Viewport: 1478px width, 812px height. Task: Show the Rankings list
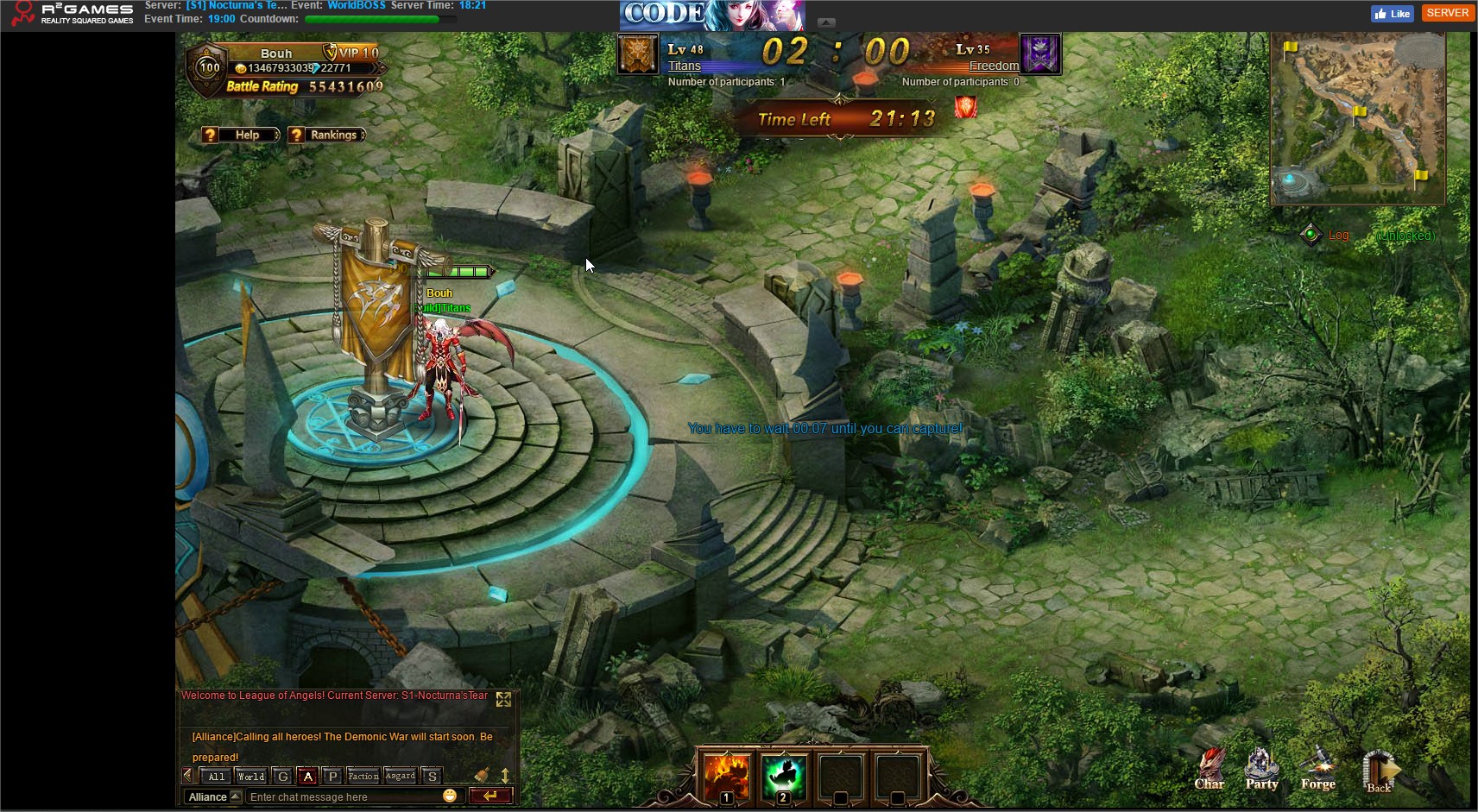[x=326, y=135]
